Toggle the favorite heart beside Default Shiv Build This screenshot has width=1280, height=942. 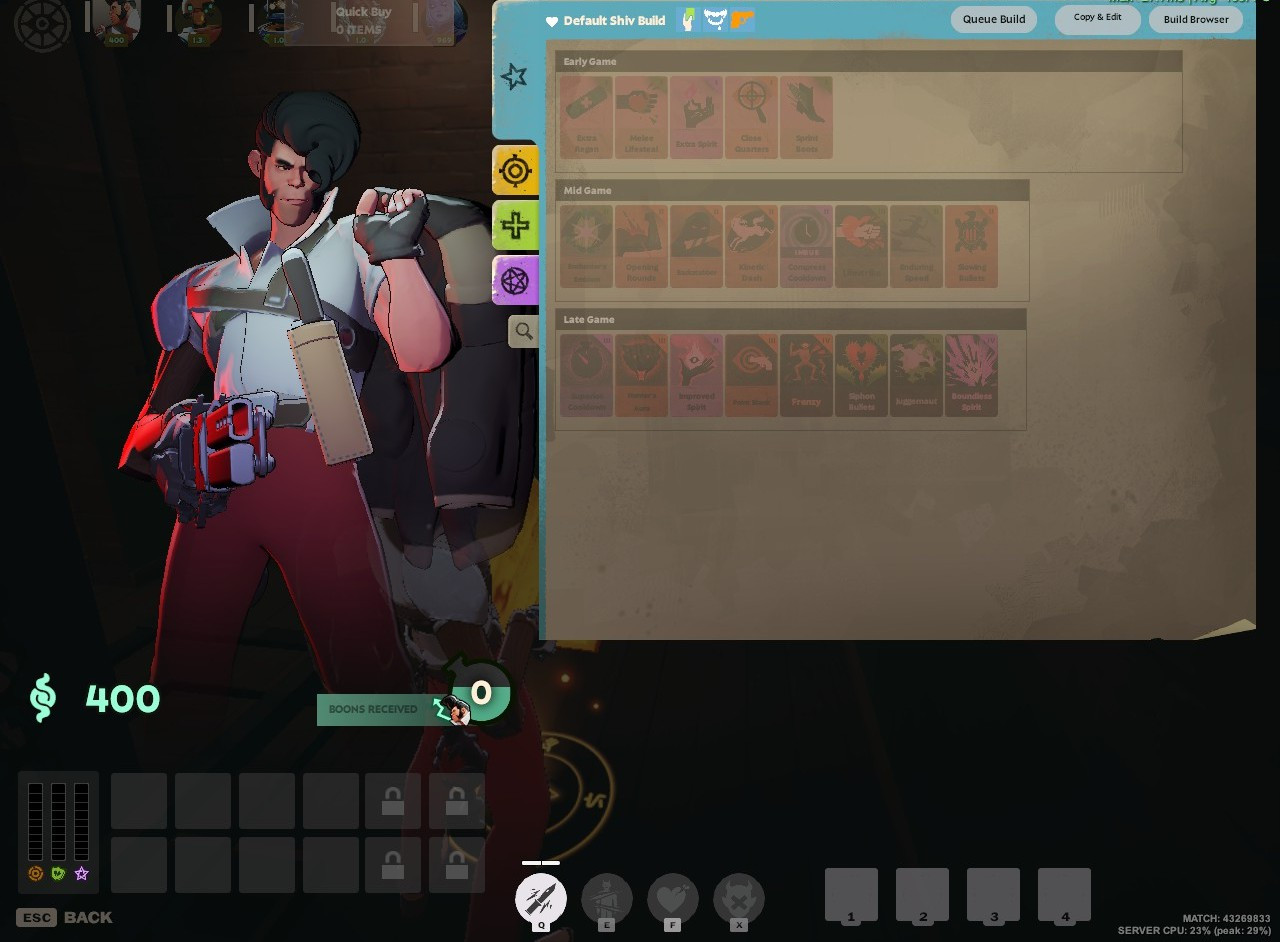(x=551, y=20)
